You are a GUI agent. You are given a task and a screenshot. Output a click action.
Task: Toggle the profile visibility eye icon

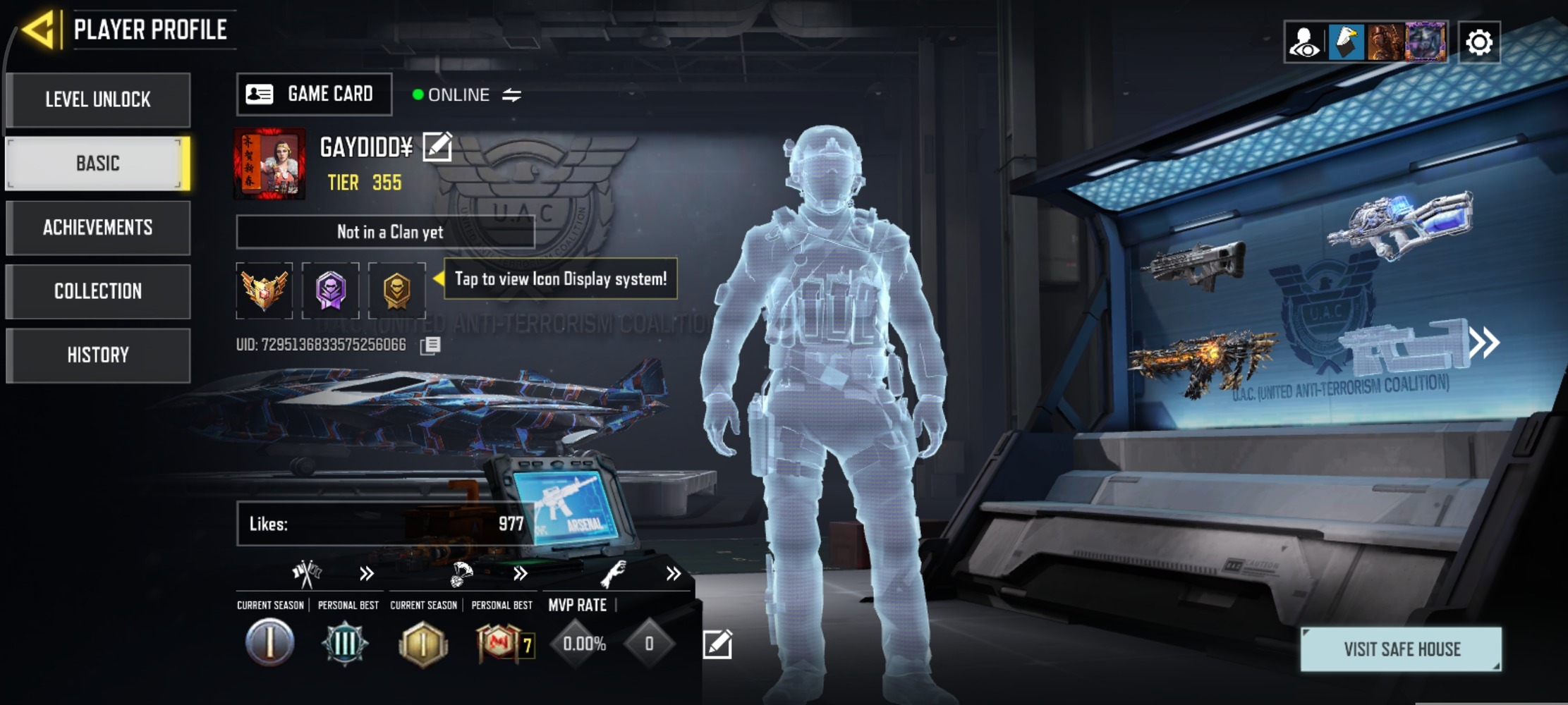click(x=1305, y=42)
